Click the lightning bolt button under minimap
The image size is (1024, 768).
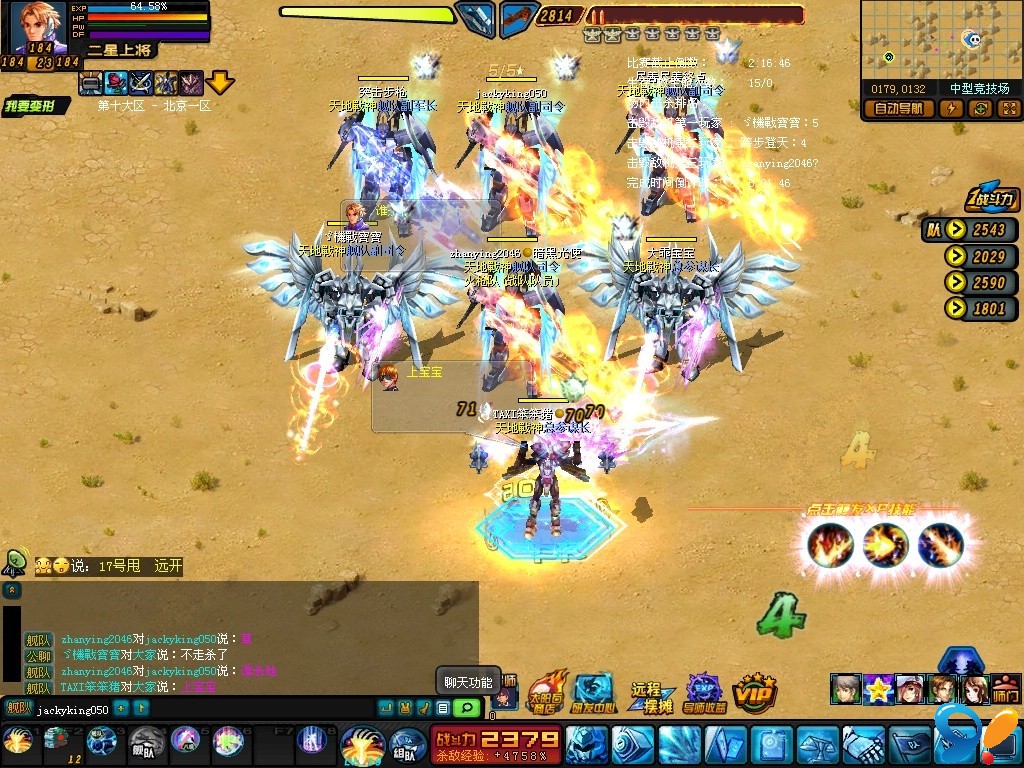tap(951, 109)
